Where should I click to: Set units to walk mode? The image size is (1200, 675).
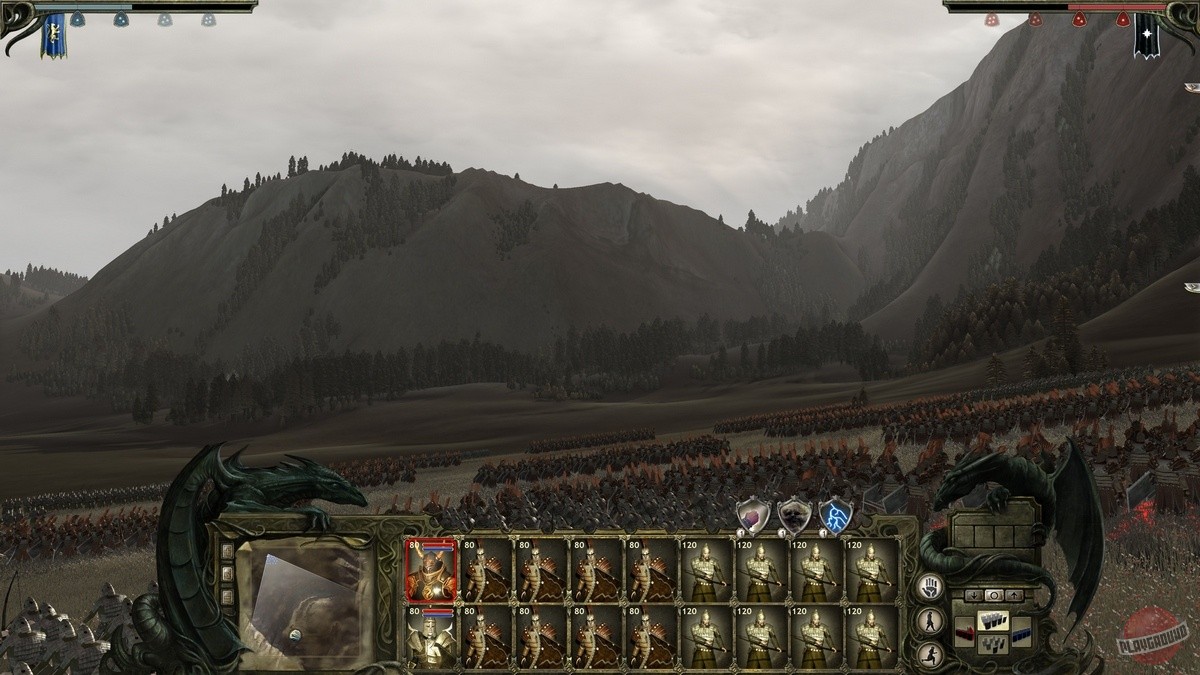[930, 621]
